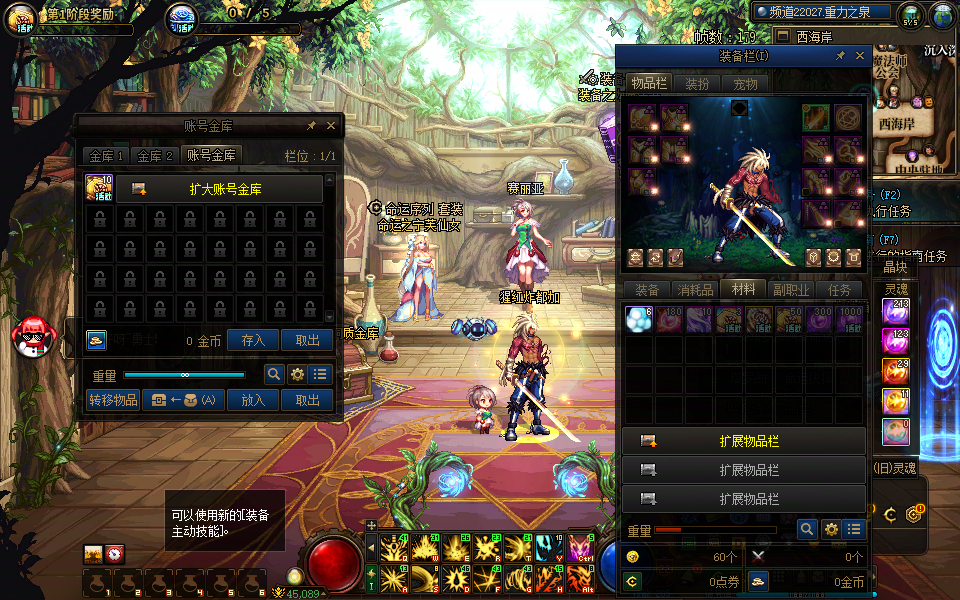This screenshot has height=600, width=960.
Task: Click the 转移物品 transfer items button
Action: tap(113, 400)
